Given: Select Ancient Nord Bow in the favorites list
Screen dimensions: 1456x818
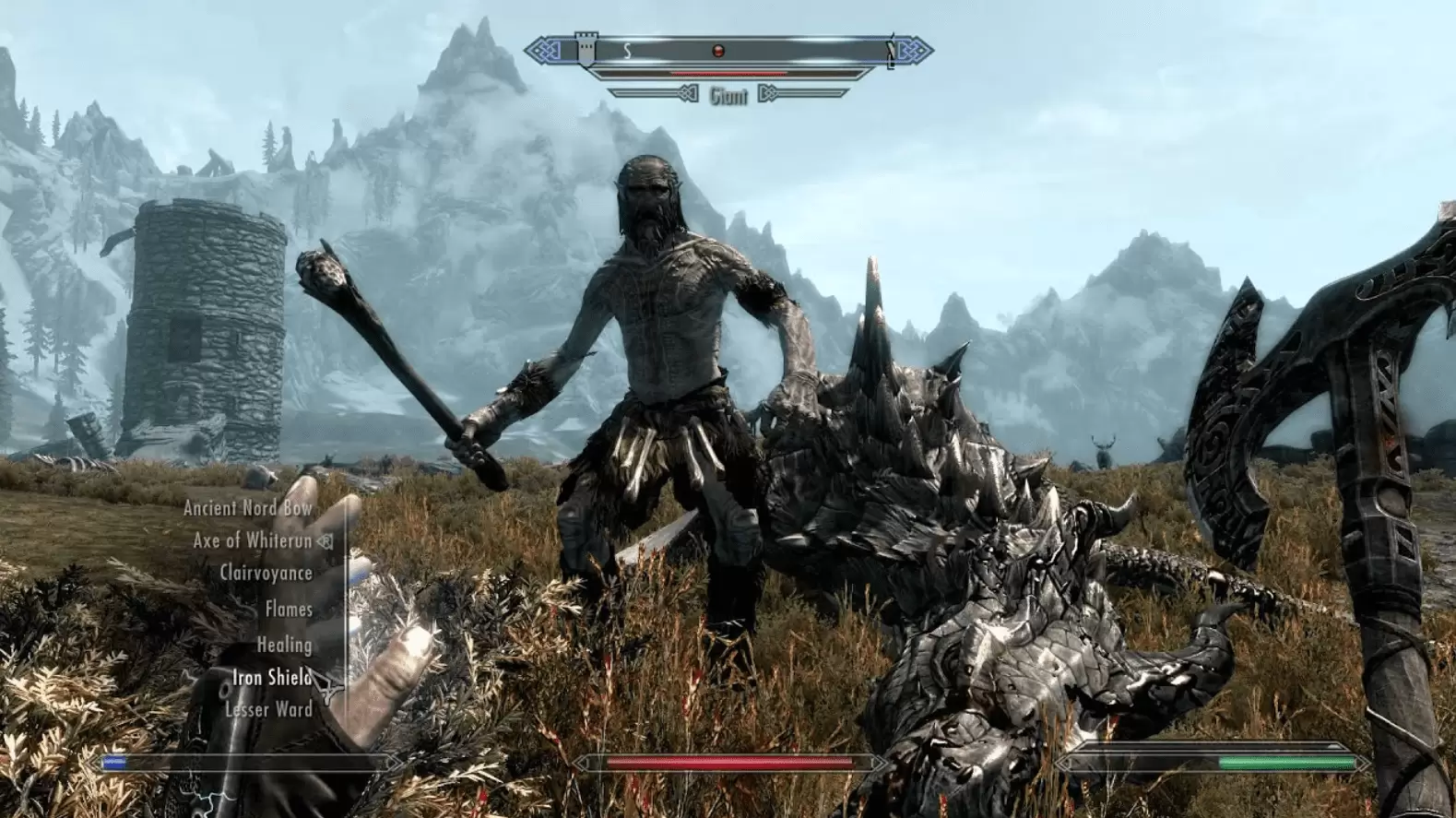Looking at the screenshot, I should click(x=248, y=508).
